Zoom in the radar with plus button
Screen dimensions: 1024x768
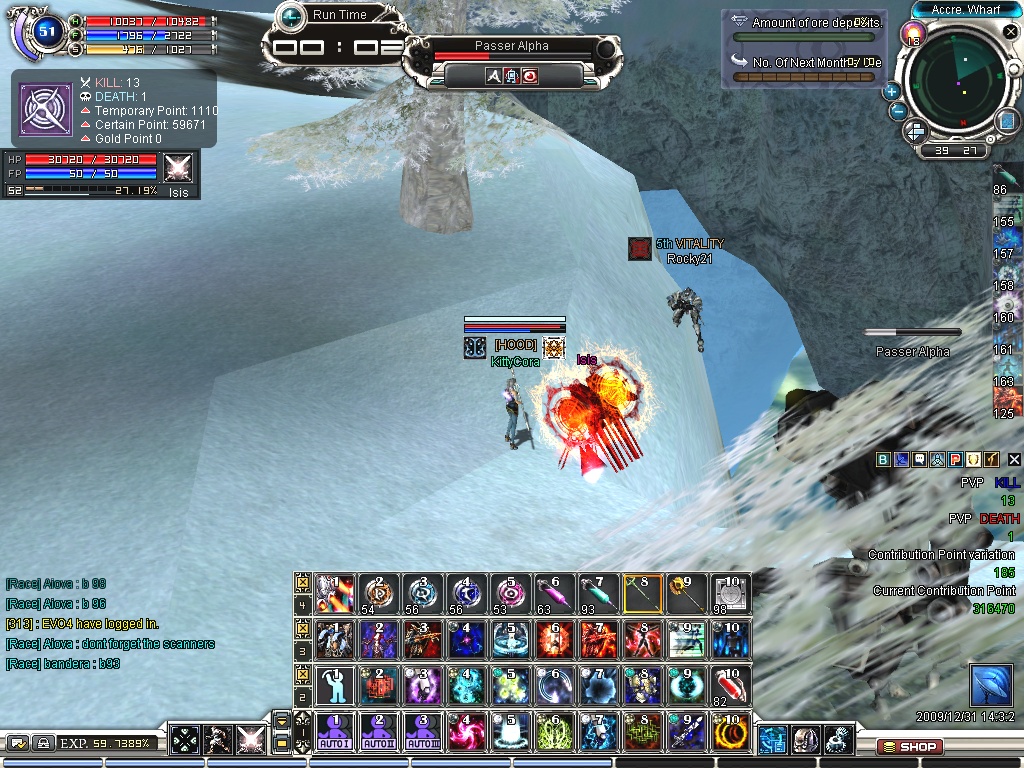pyautogui.click(x=891, y=91)
